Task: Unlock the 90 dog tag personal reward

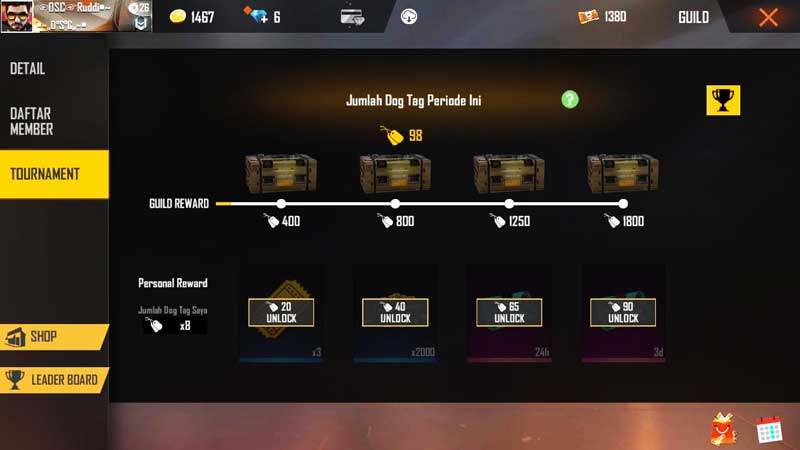Action: pos(623,312)
